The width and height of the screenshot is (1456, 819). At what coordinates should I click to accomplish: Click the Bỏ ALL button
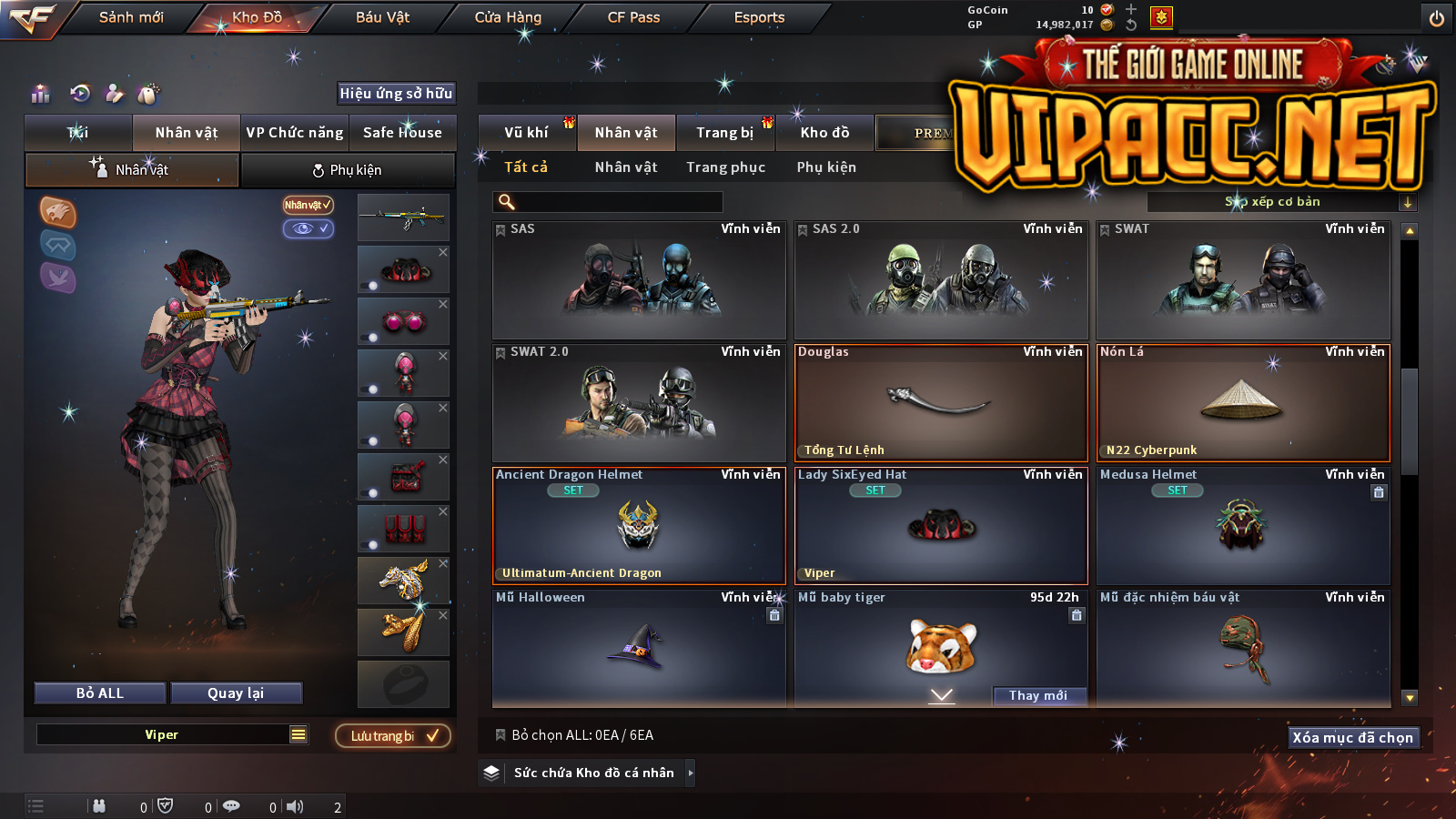(x=100, y=693)
